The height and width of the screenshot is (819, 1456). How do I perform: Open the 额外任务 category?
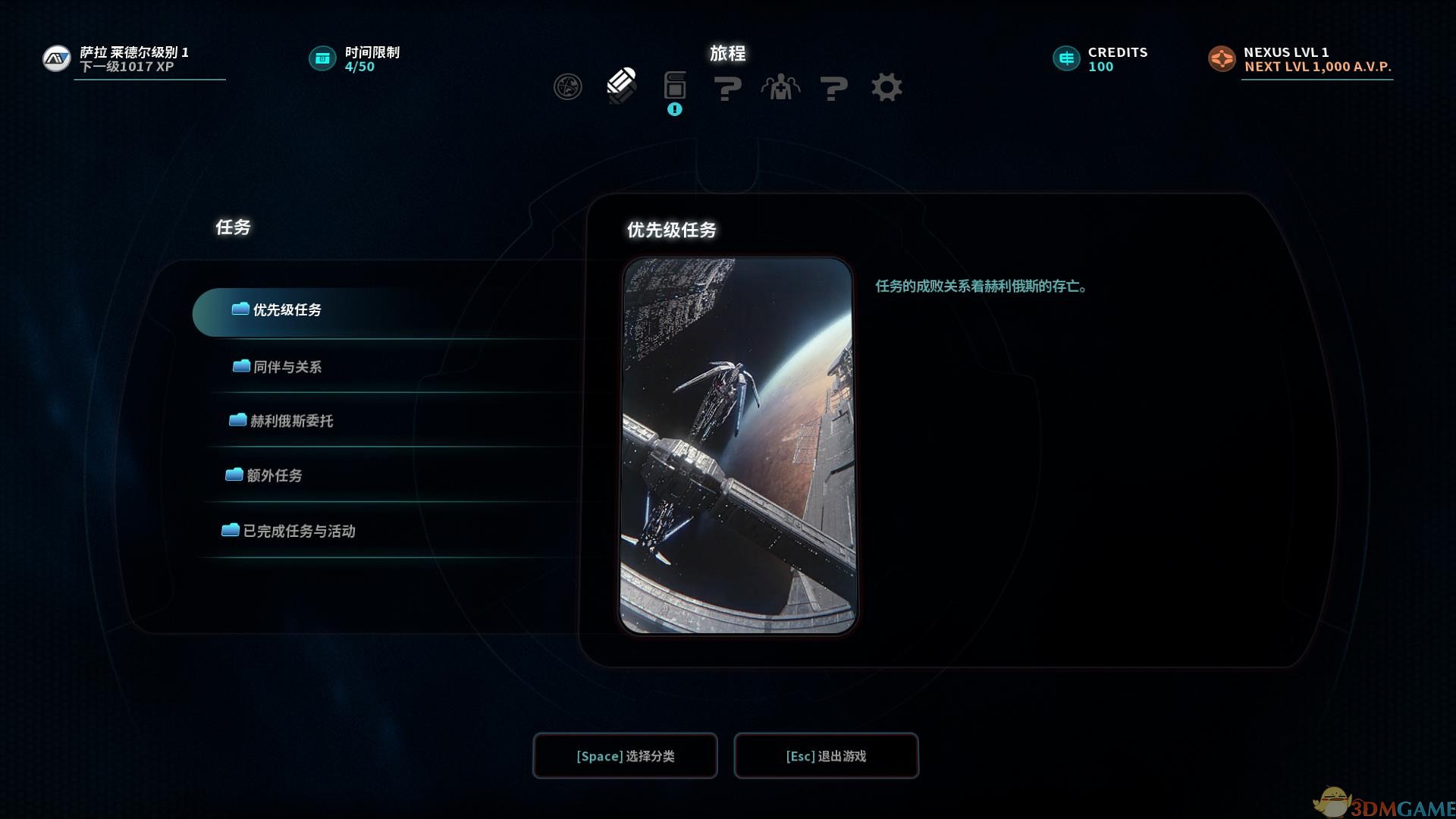click(x=274, y=475)
